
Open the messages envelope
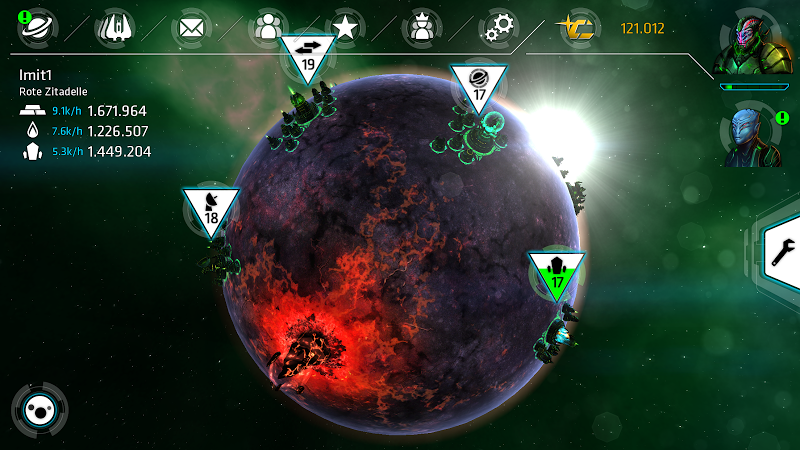pos(190,27)
